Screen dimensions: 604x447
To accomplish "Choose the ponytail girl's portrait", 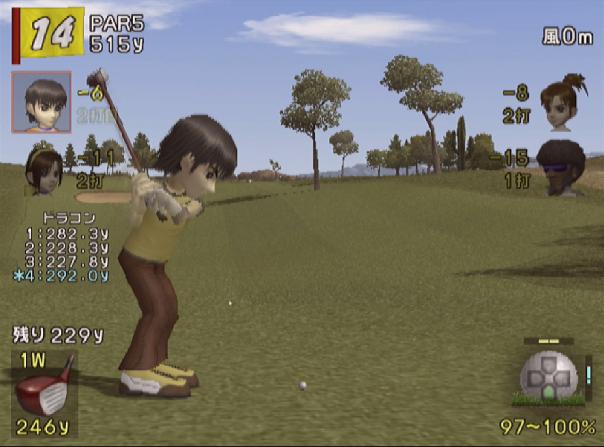I will click(x=561, y=101).
